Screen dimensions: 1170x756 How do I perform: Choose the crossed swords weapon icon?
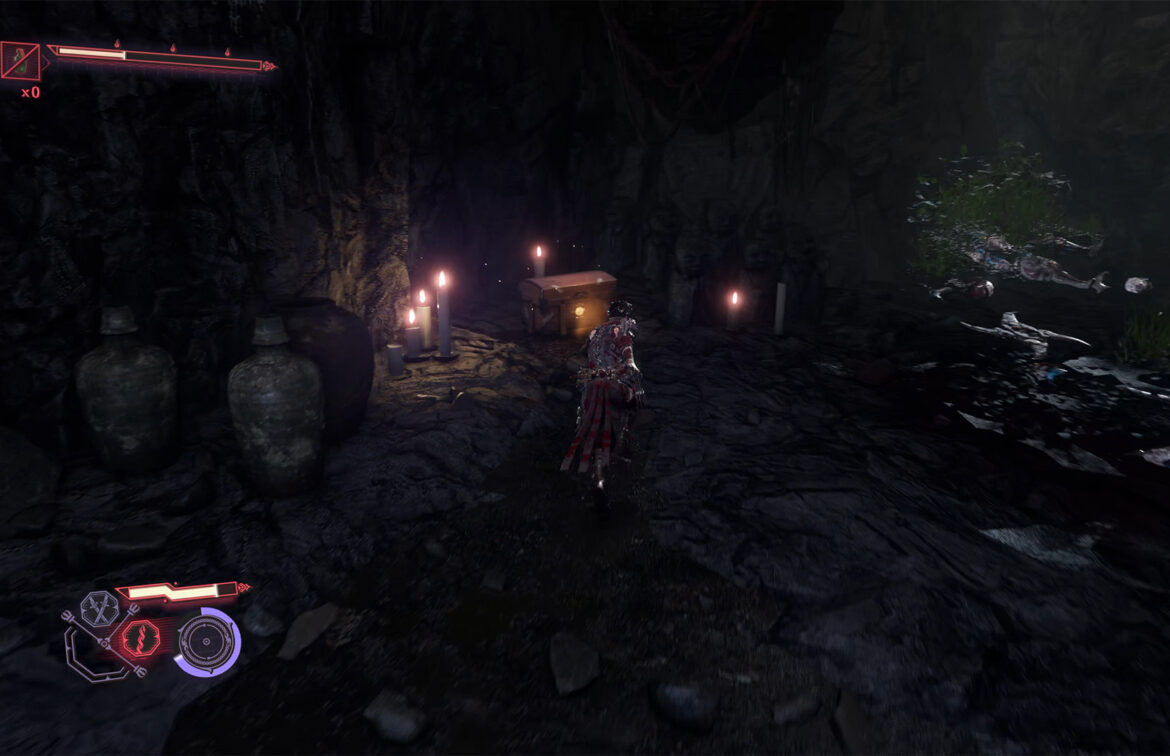click(100, 606)
